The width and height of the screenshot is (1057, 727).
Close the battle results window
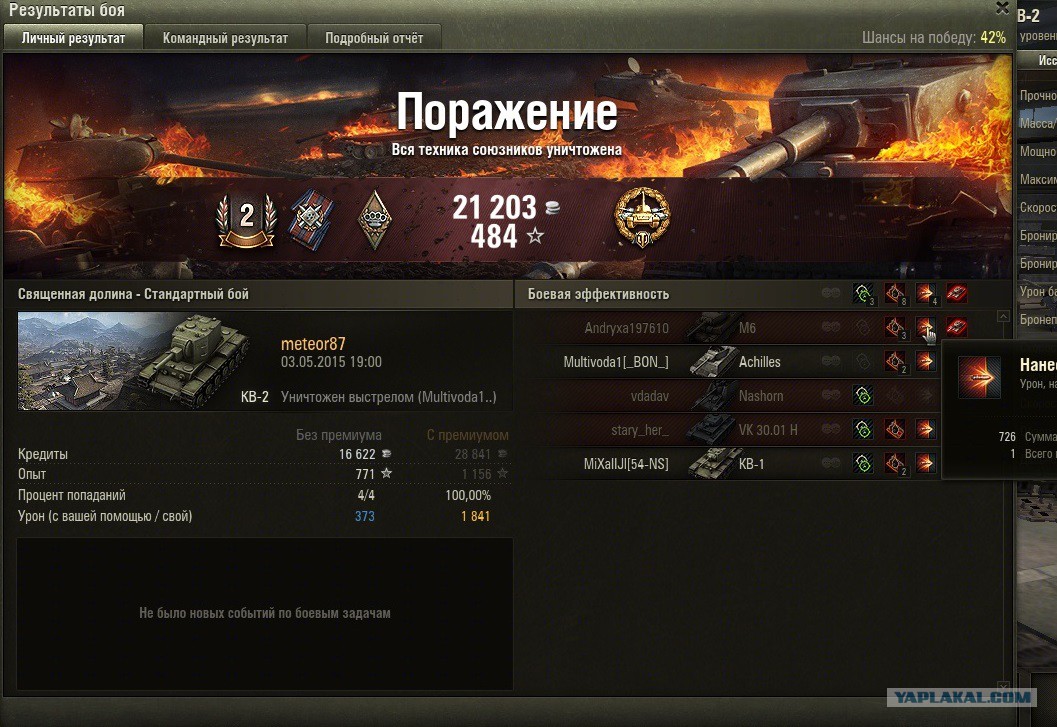click(1002, 8)
